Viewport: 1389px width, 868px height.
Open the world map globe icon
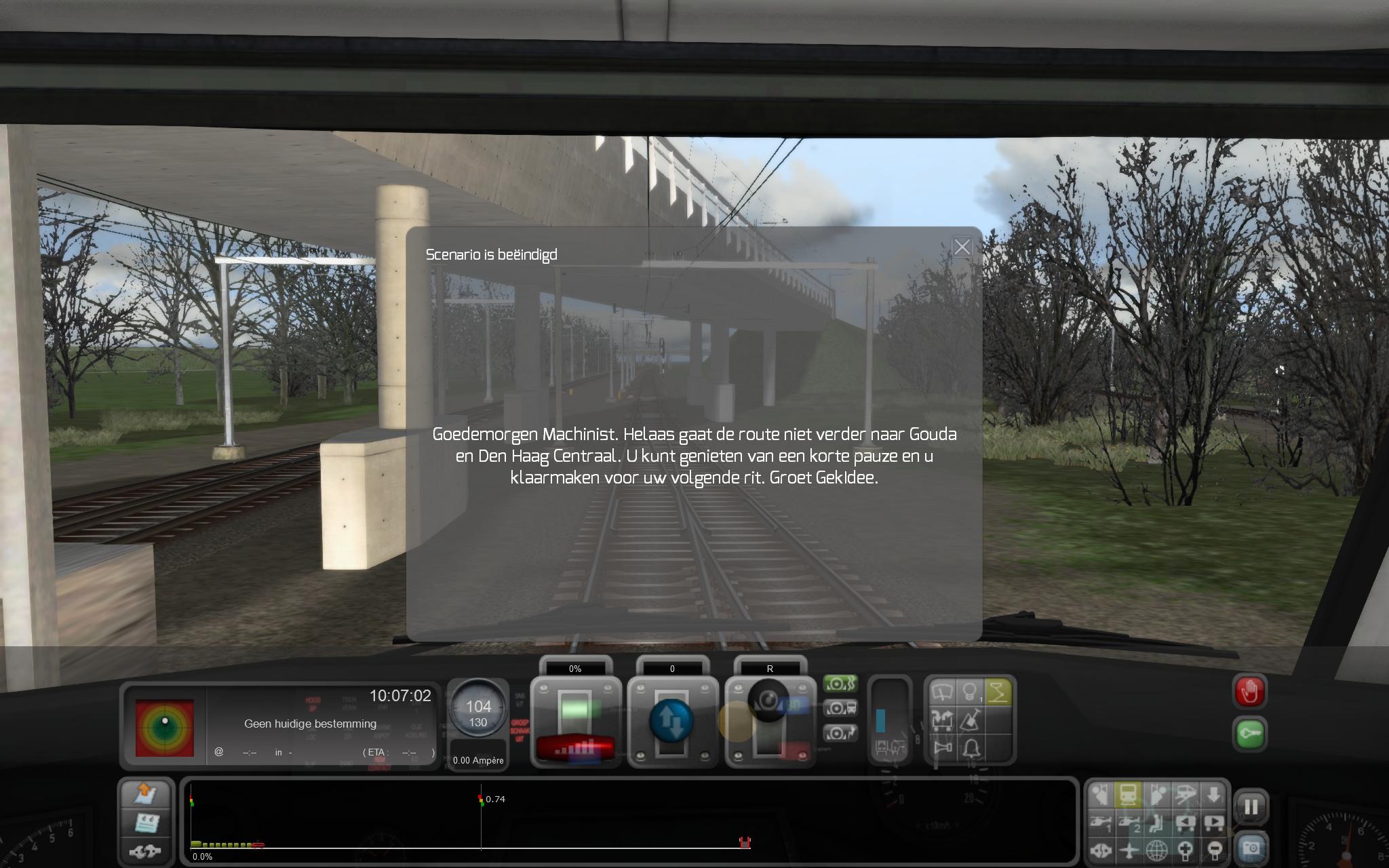pos(1157,850)
